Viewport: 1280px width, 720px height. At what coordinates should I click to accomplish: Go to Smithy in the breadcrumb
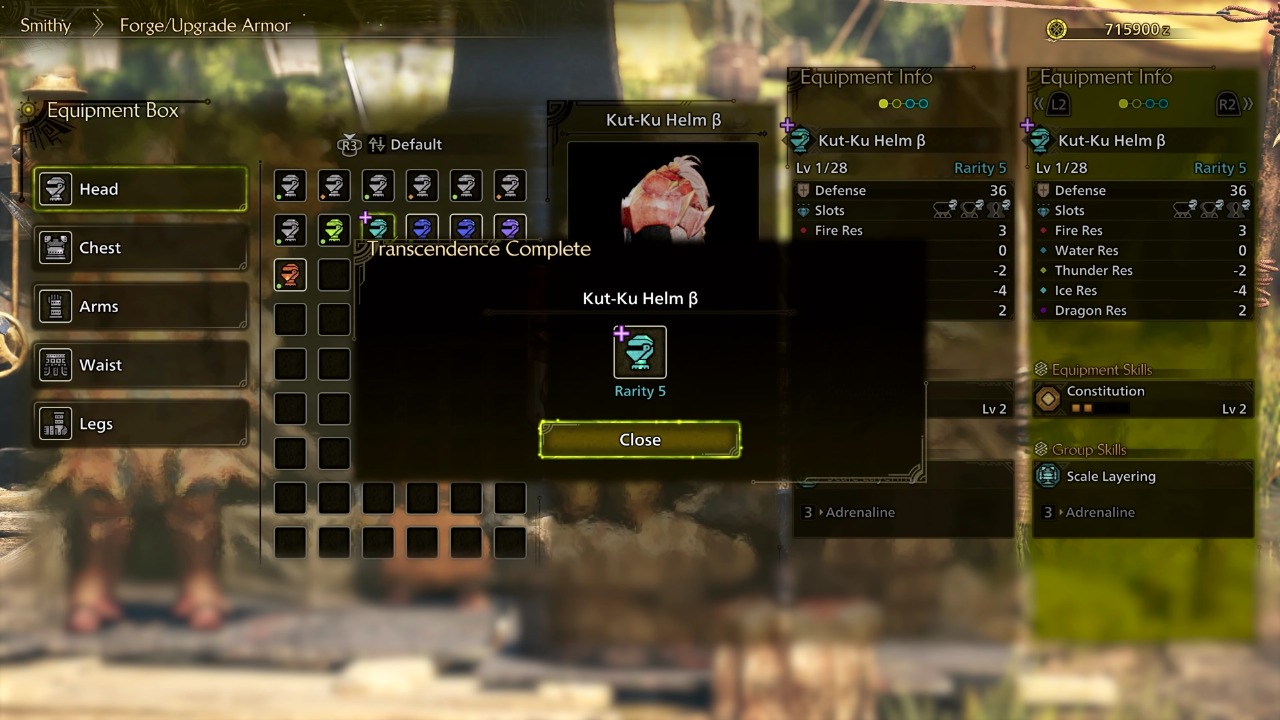tap(45, 25)
